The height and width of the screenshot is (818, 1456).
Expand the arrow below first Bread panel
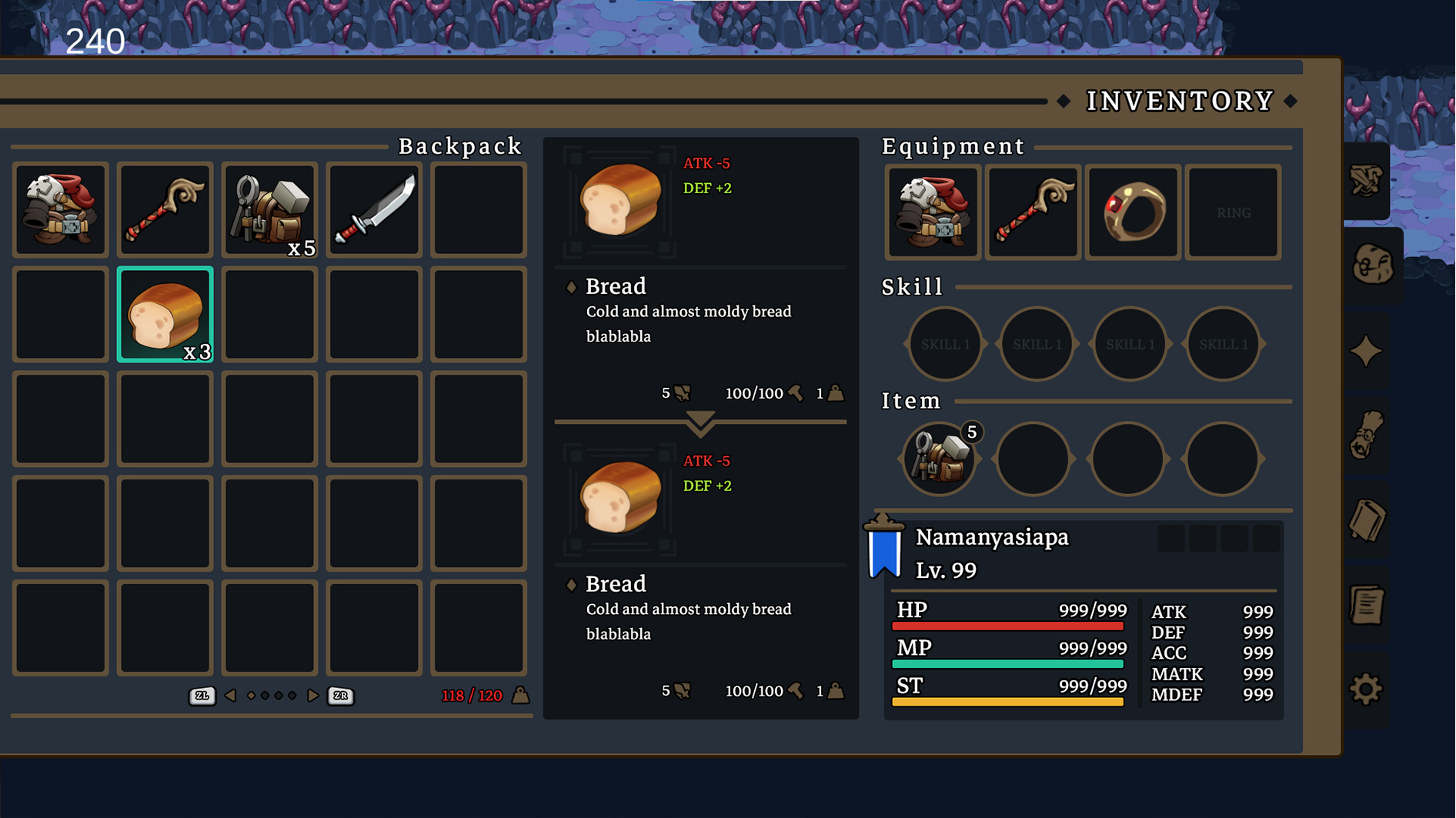[700, 422]
